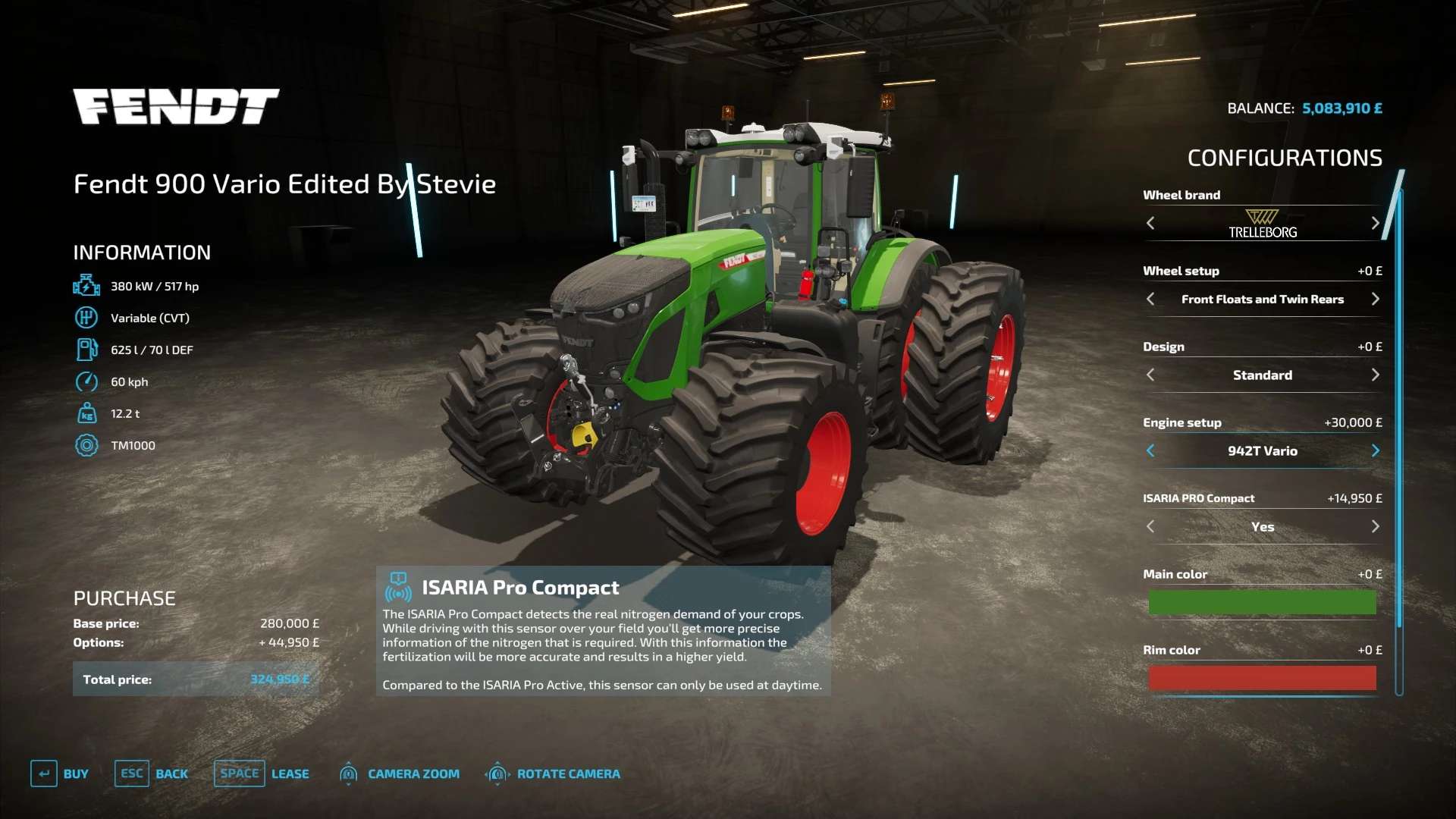This screenshot has height=819, width=1456.
Task: Click the configurations list scrollbar
Action: coord(1399,409)
